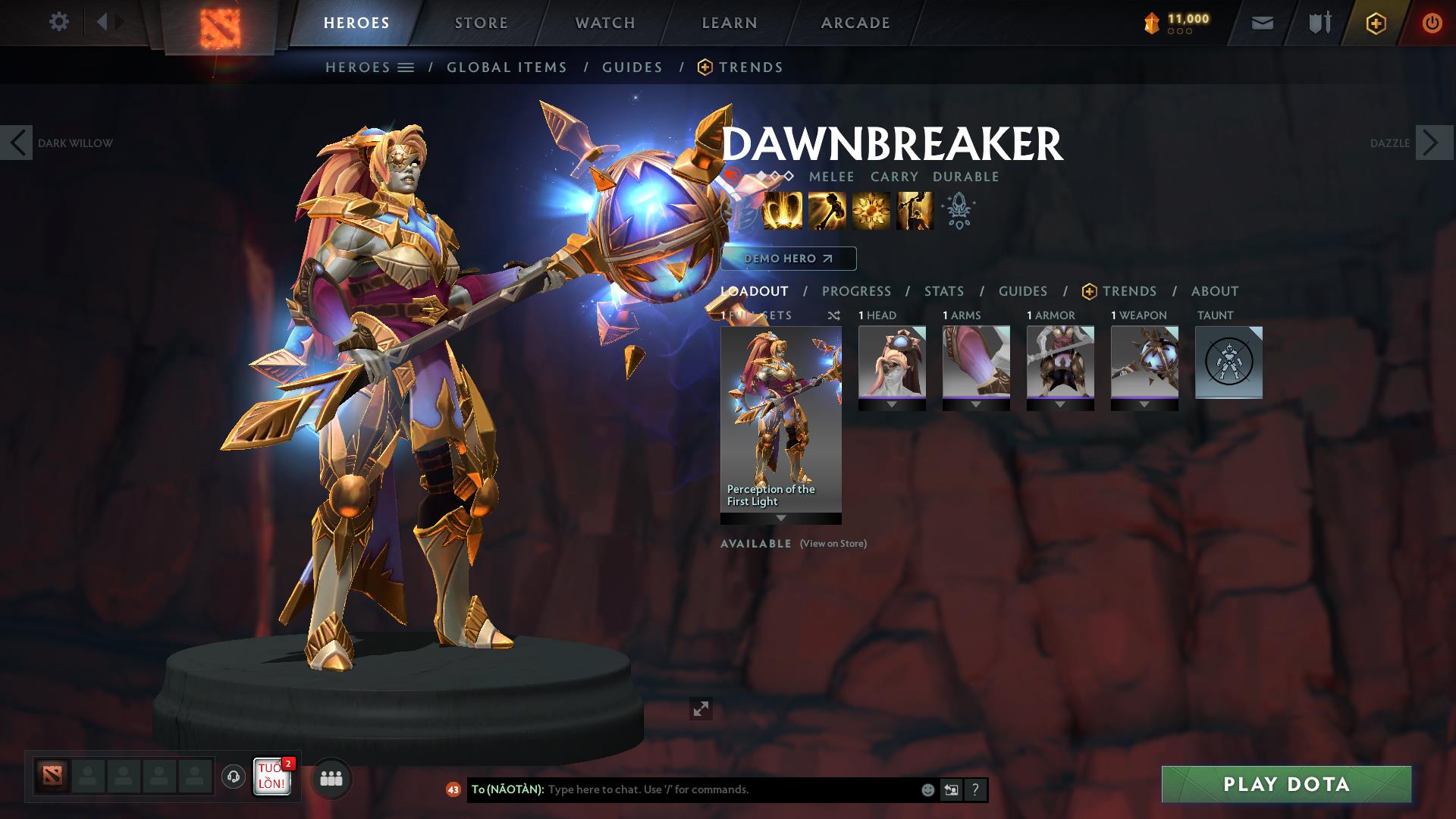Open View on Store link
This screenshot has height=819, width=1456.
(833, 544)
